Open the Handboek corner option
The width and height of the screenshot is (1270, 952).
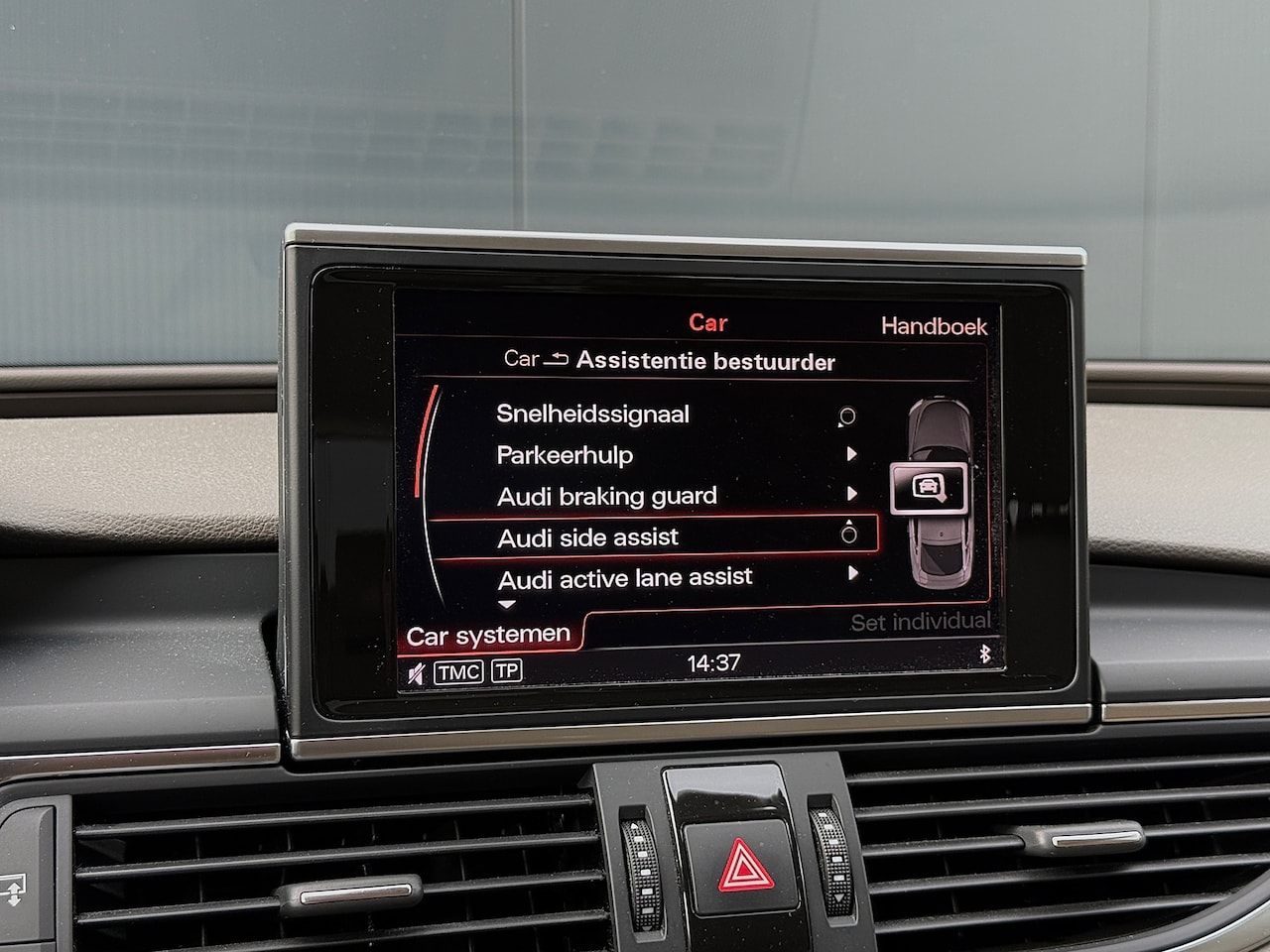pos(933,326)
